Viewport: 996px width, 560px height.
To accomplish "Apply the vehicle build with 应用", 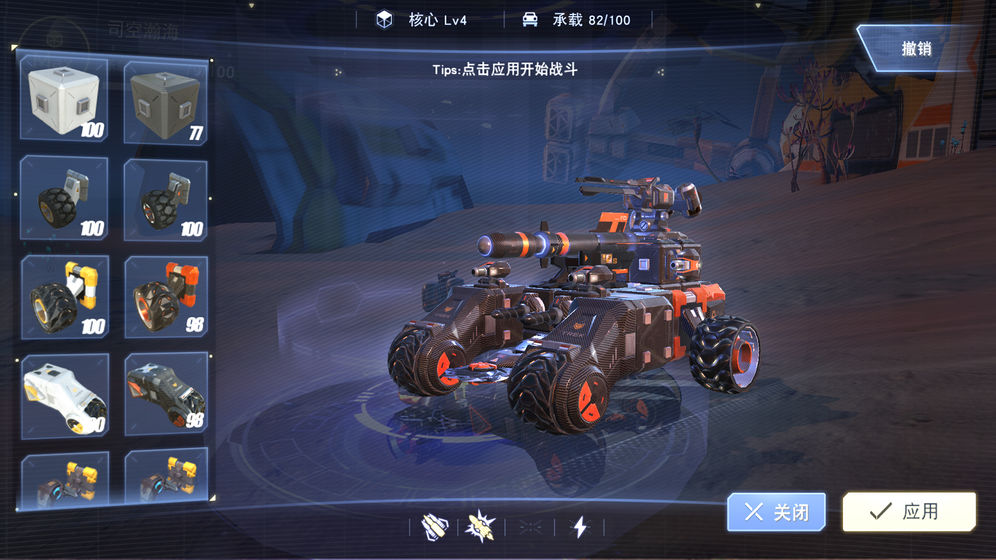I will (x=908, y=511).
